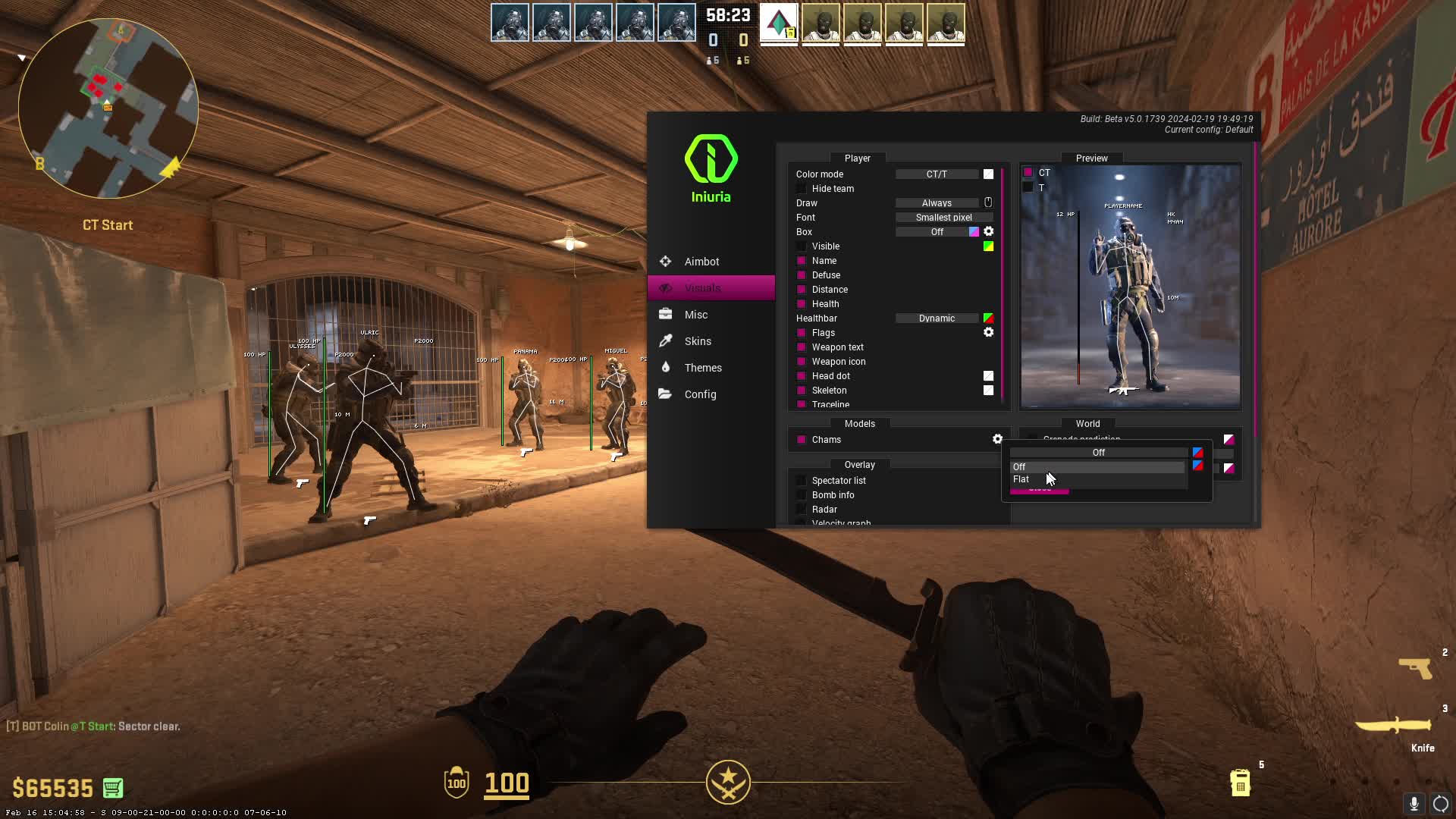This screenshot has width=1456, height=819.
Task: Open the Skins tab
Action: tap(698, 341)
